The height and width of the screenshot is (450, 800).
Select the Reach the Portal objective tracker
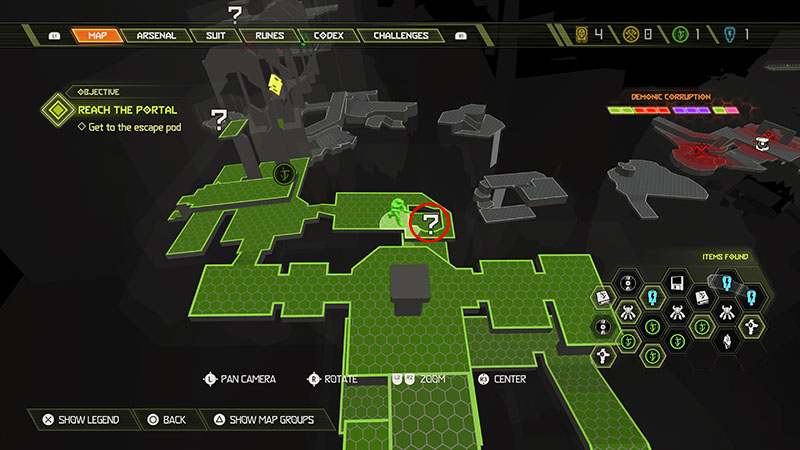[127, 109]
